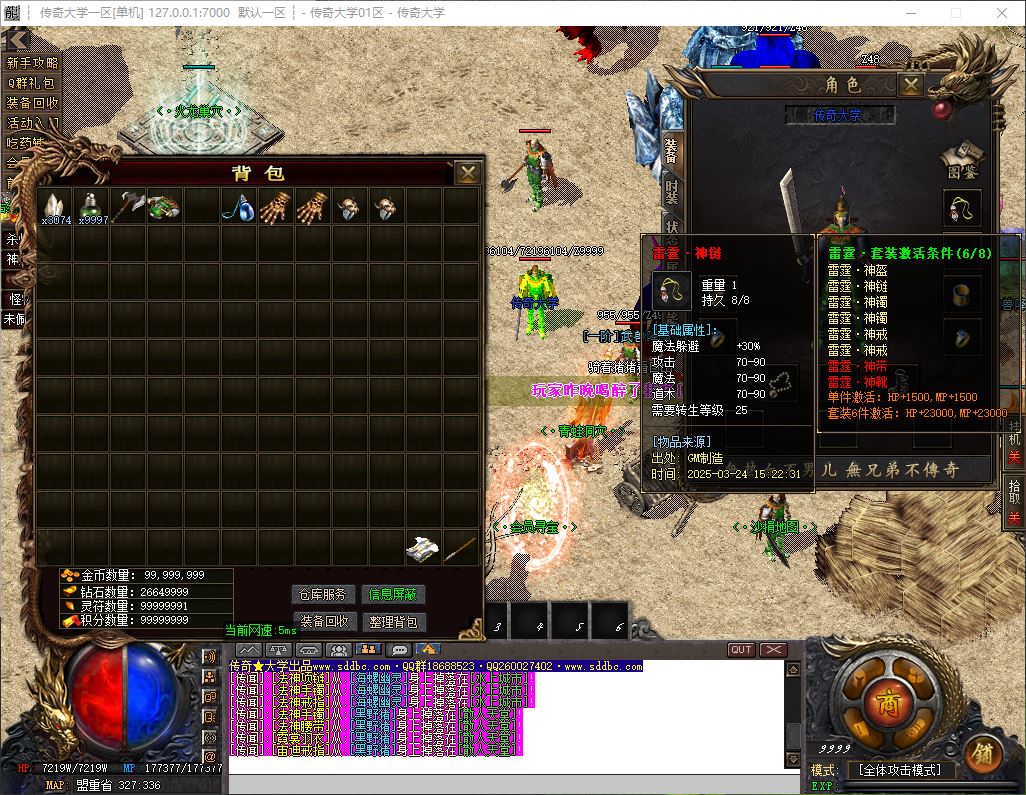Select the green potion stack x9997

(x=92, y=206)
